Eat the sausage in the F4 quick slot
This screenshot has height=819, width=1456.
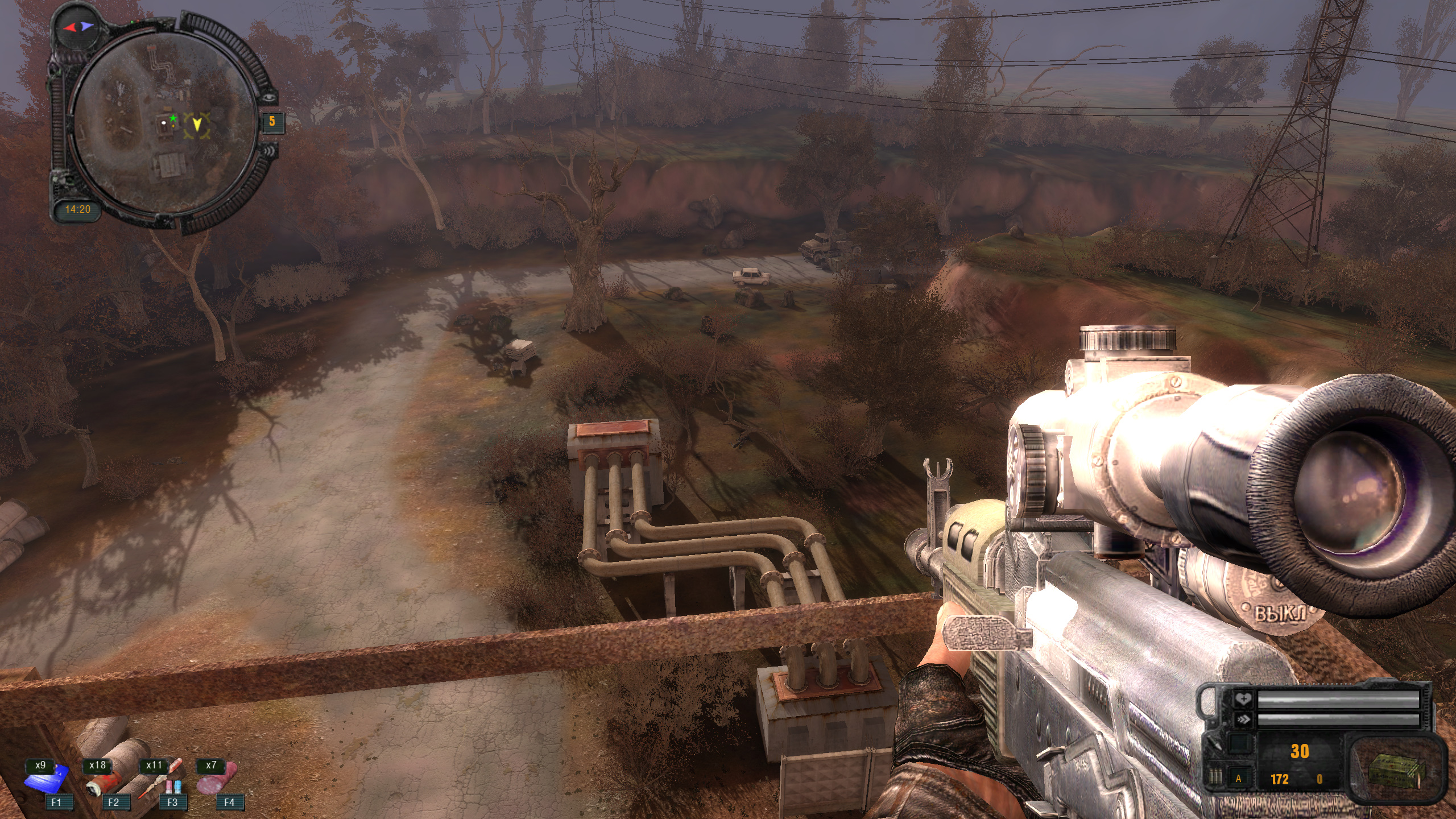[217, 779]
